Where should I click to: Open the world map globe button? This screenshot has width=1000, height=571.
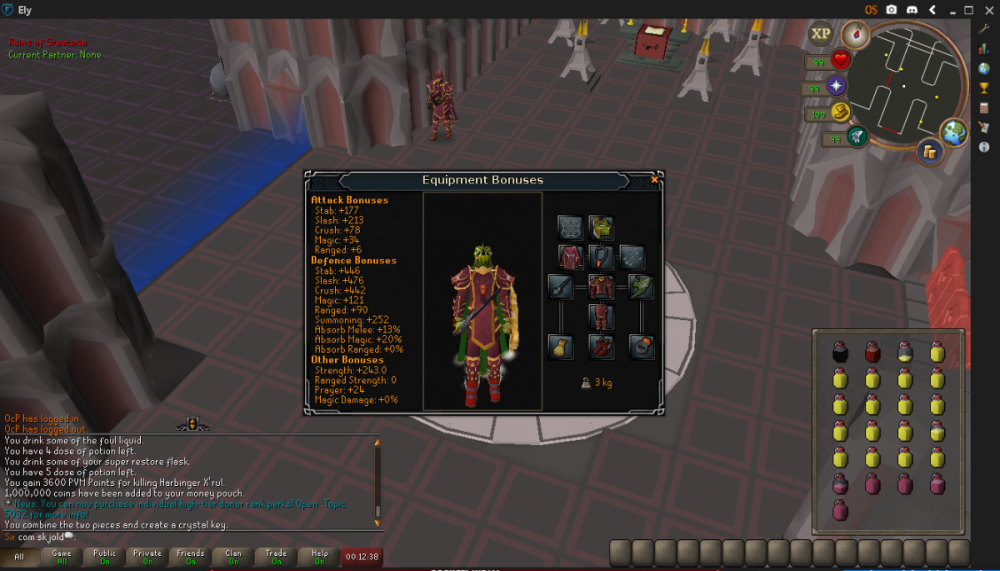955,130
